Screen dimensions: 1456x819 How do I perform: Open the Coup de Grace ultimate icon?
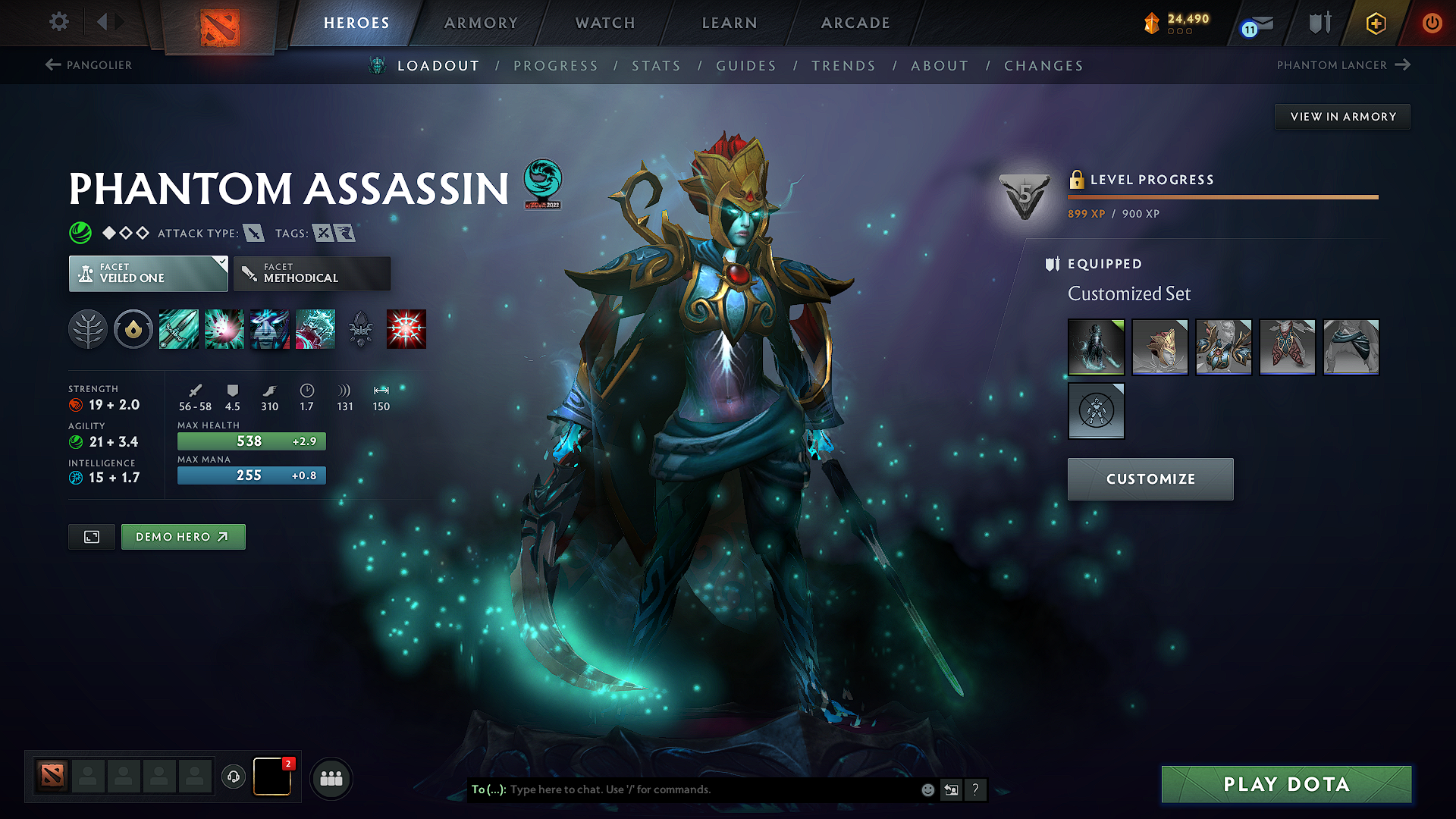pyautogui.click(x=406, y=329)
